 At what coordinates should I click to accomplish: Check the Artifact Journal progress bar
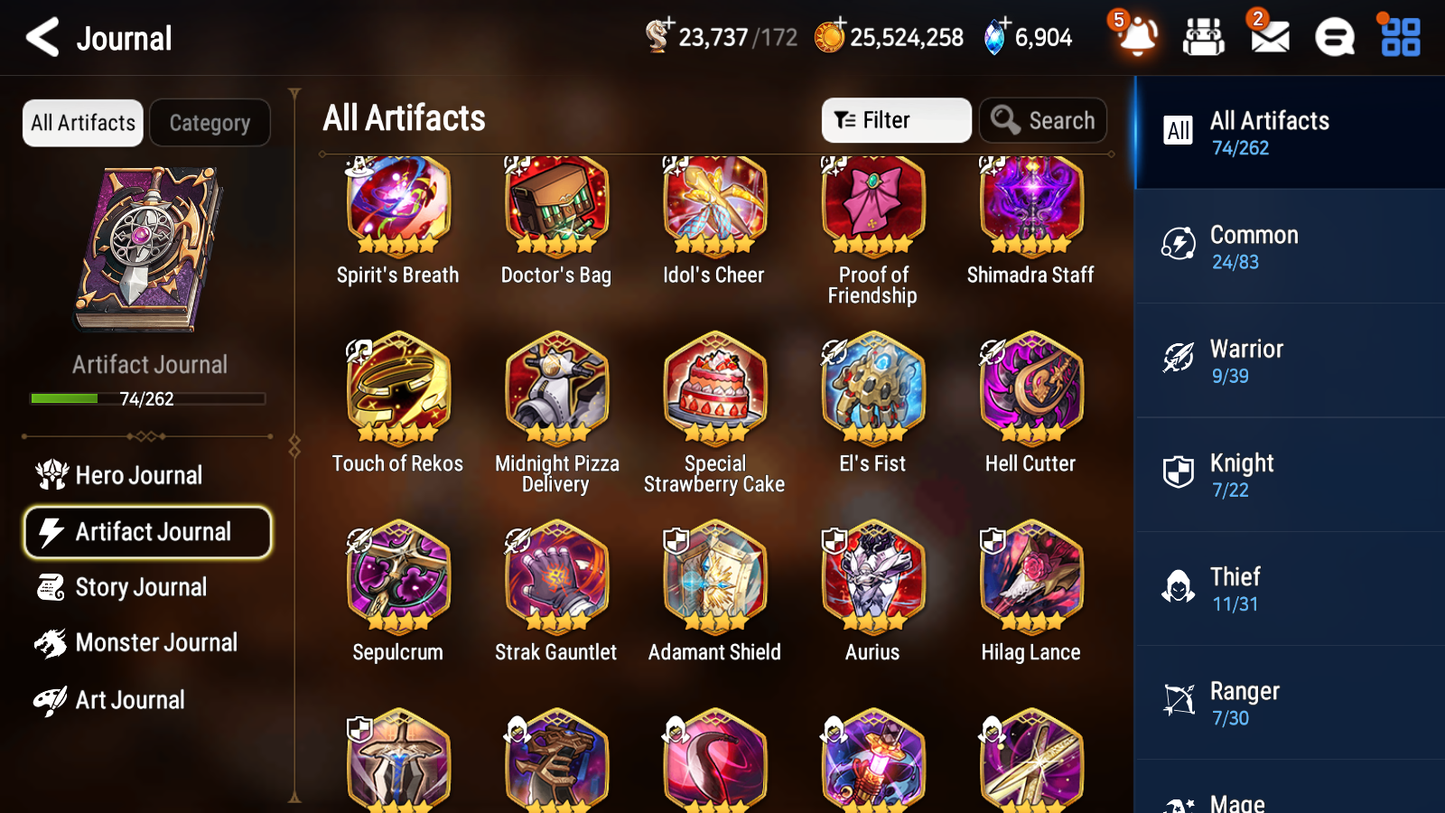click(148, 397)
